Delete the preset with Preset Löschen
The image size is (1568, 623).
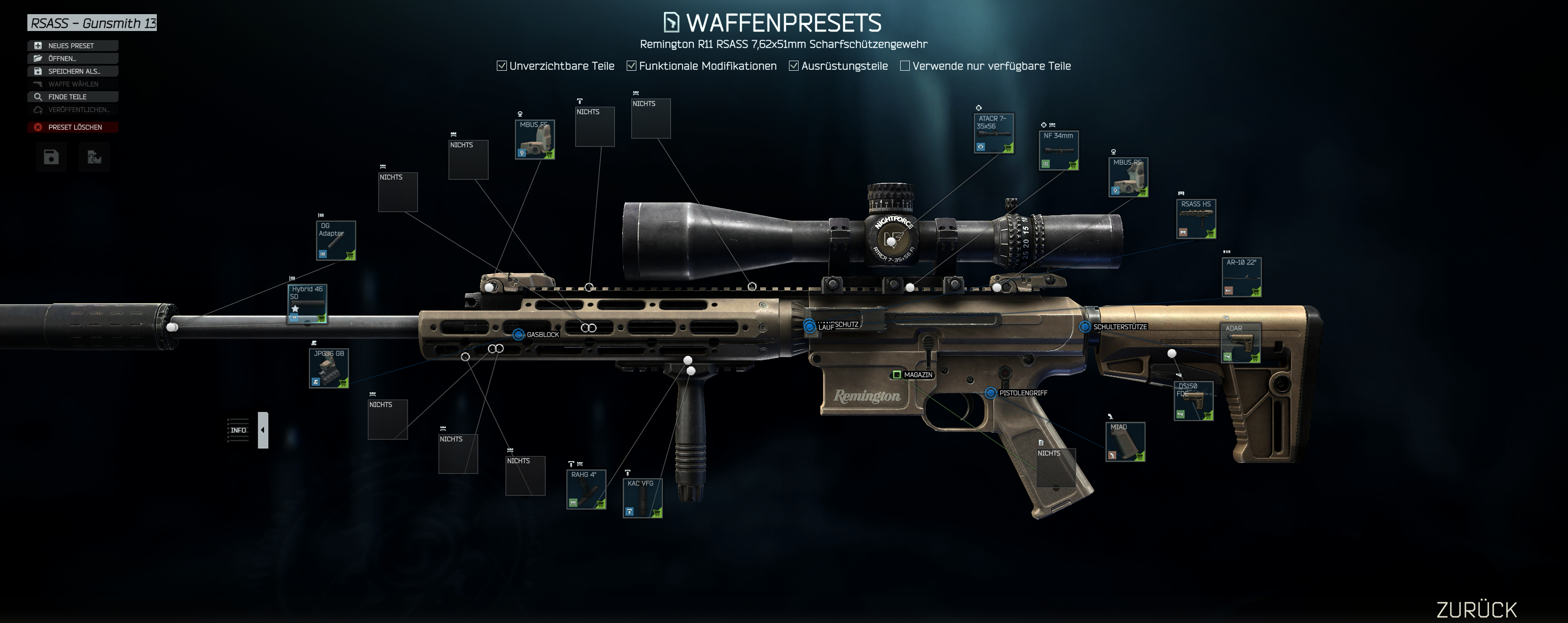pyautogui.click(x=72, y=127)
